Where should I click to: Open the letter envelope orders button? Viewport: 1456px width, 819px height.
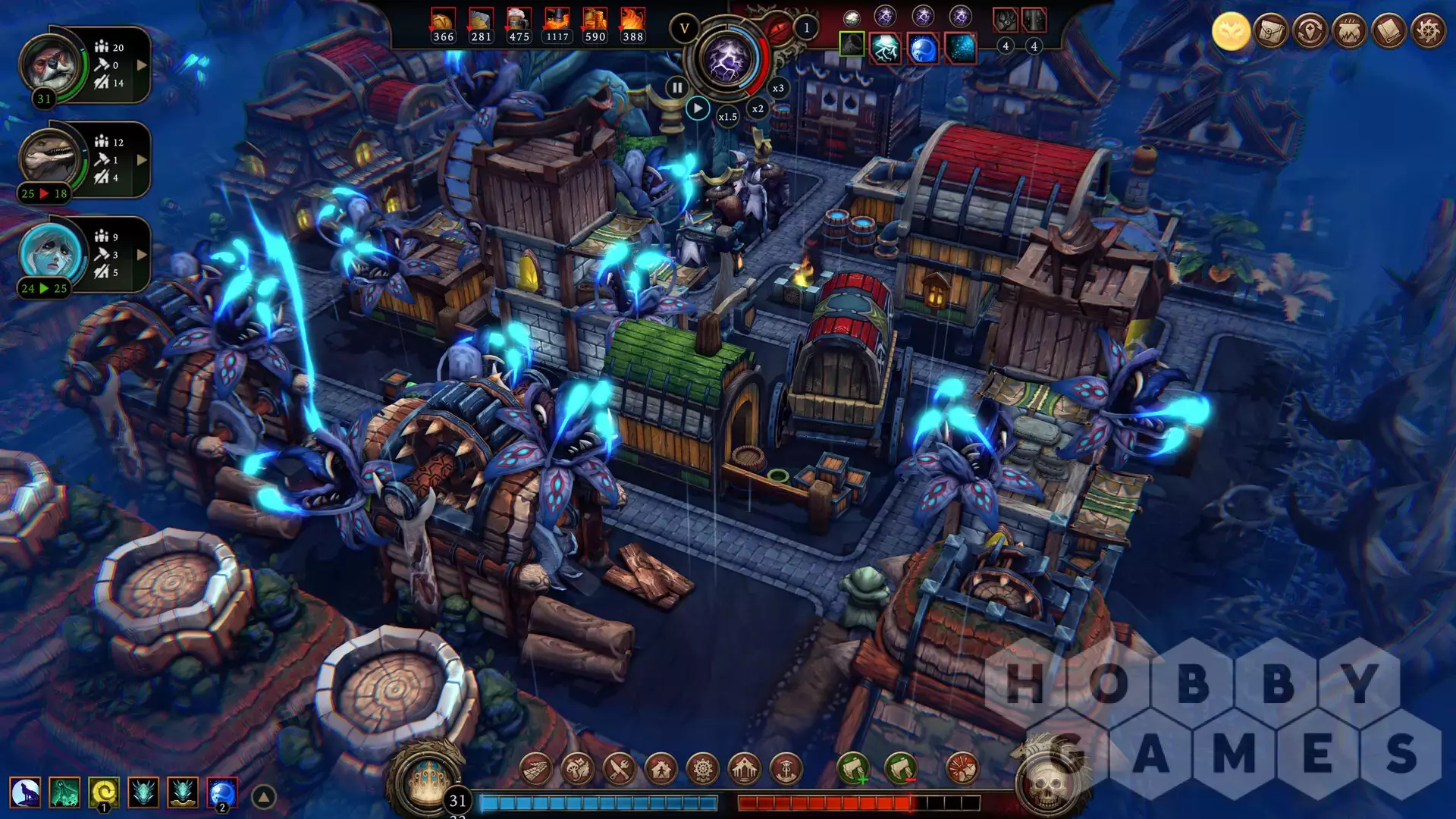point(1270,32)
